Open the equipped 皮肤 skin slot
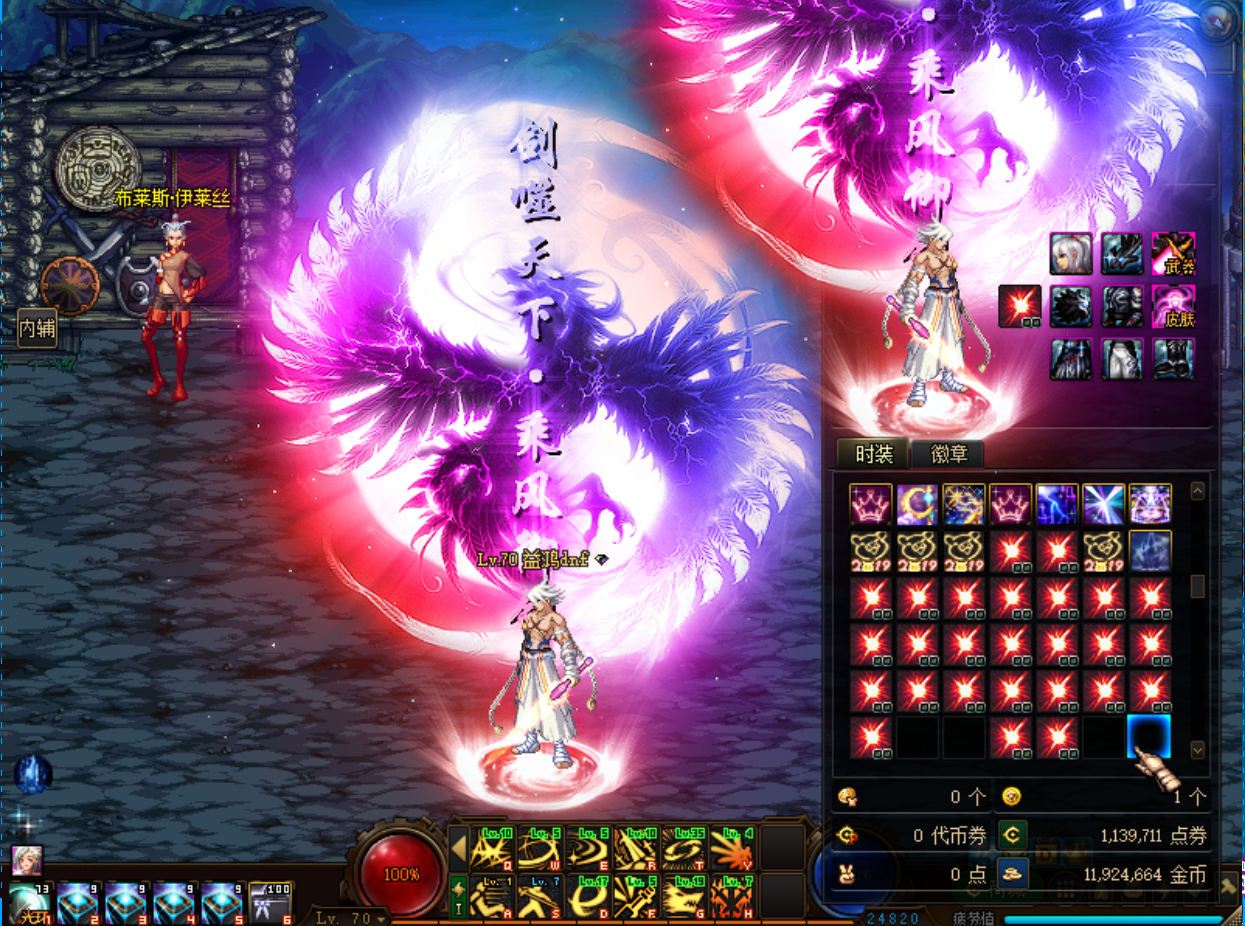1245x926 pixels. (1173, 307)
